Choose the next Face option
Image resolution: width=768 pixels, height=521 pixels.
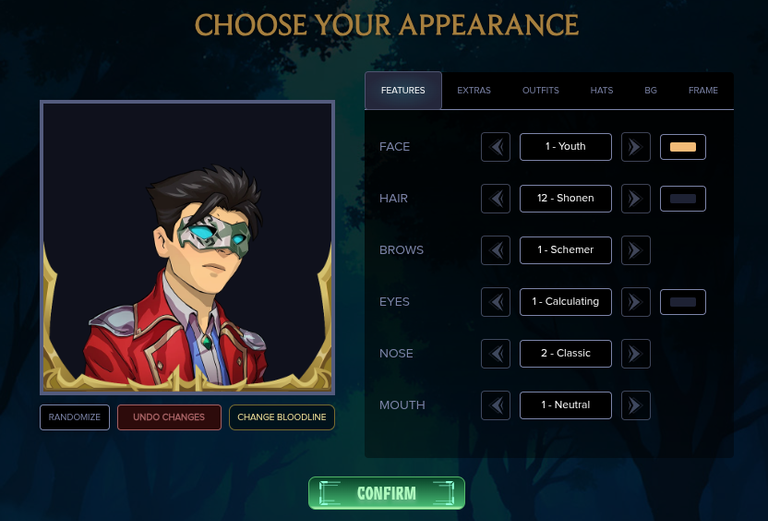point(635,147)
